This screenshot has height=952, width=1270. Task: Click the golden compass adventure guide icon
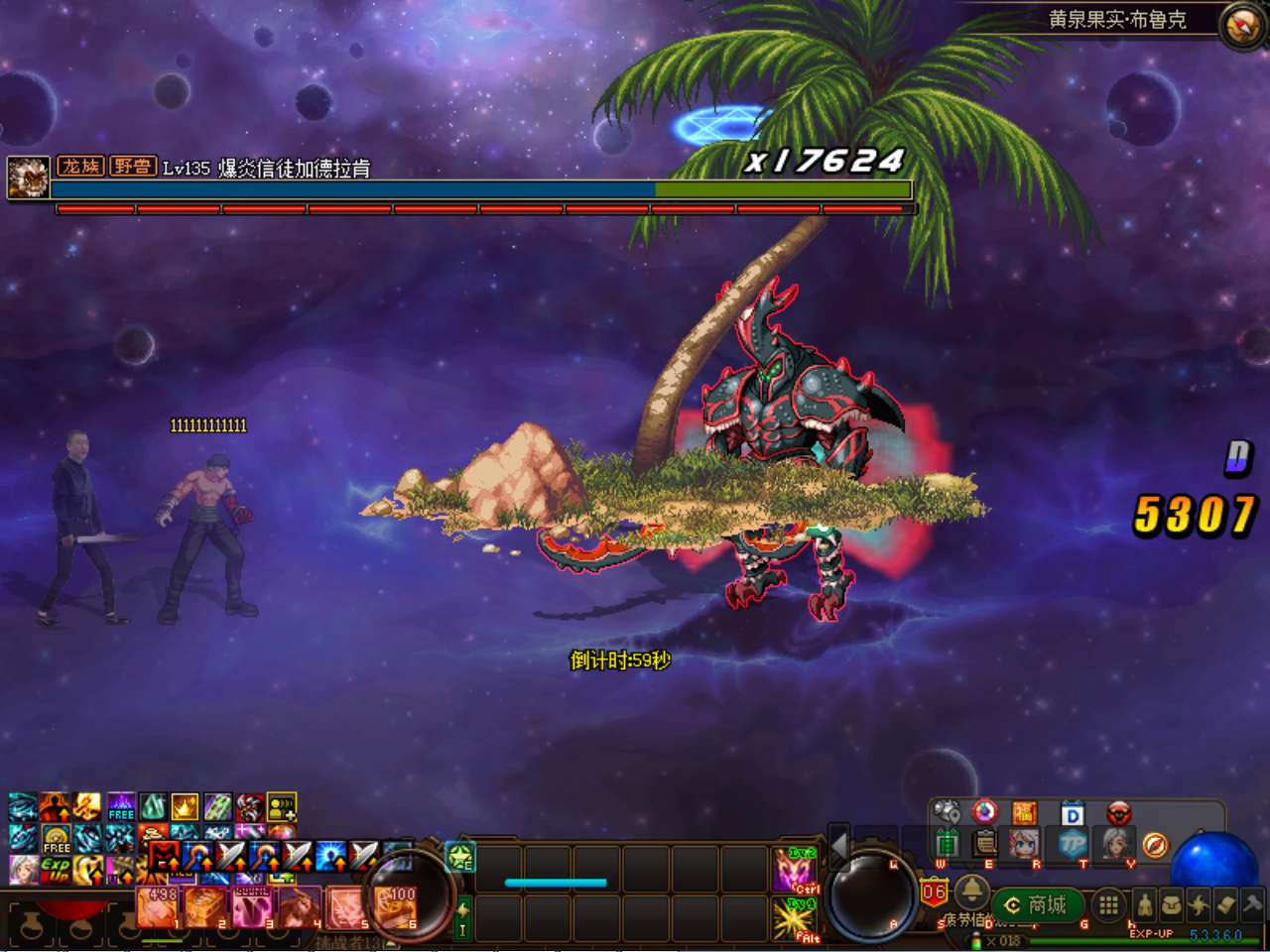point(1154,845)
